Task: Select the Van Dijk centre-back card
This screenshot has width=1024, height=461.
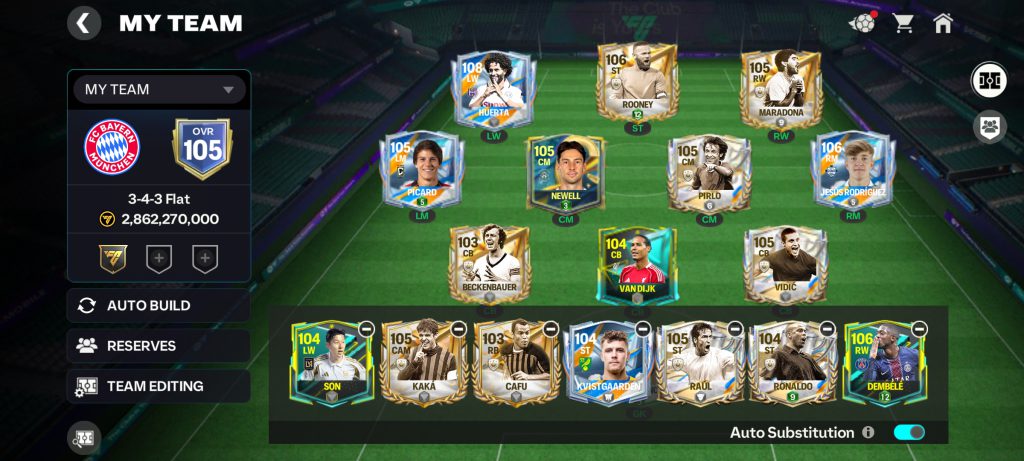Action: [x=637, y=266]
